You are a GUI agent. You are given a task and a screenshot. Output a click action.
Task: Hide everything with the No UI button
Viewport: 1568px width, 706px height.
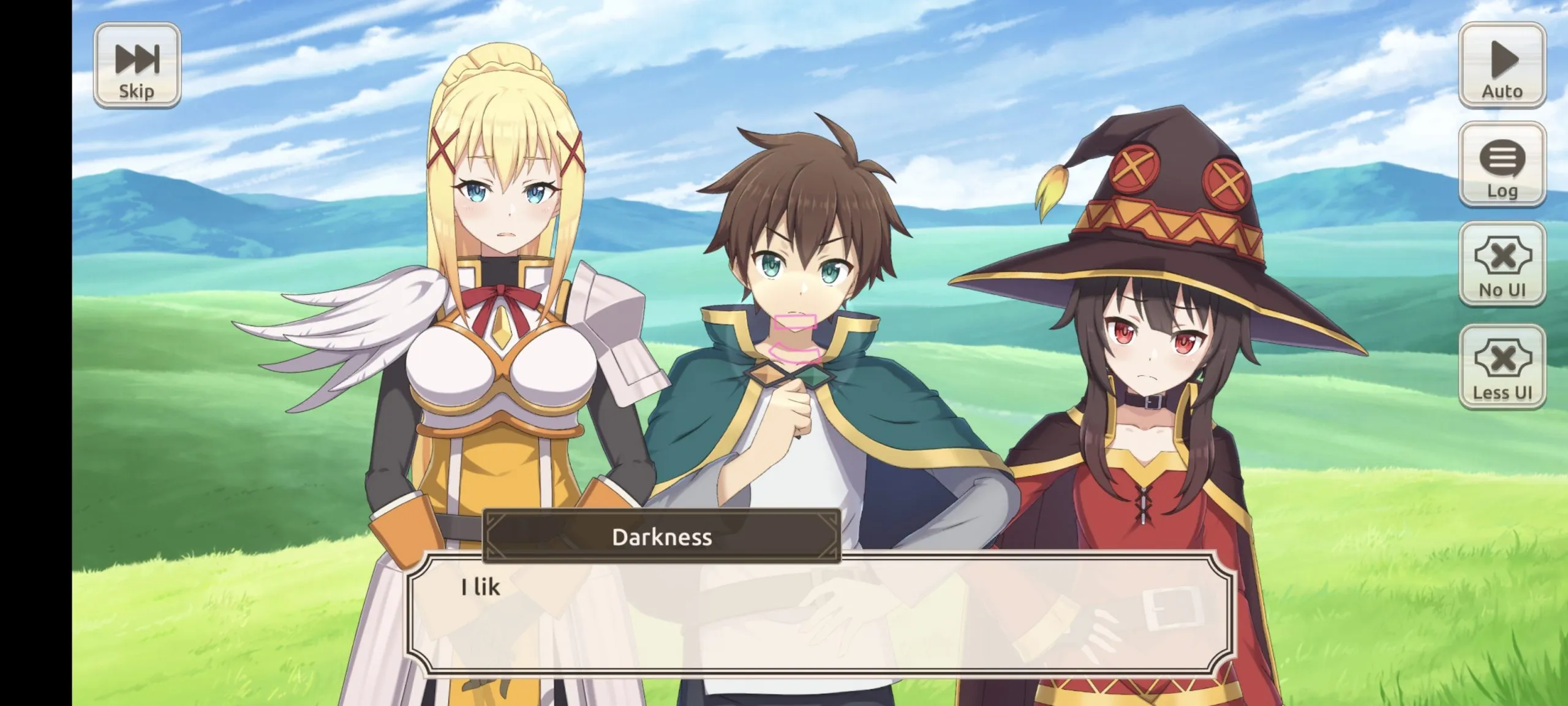pos(1502,264)
